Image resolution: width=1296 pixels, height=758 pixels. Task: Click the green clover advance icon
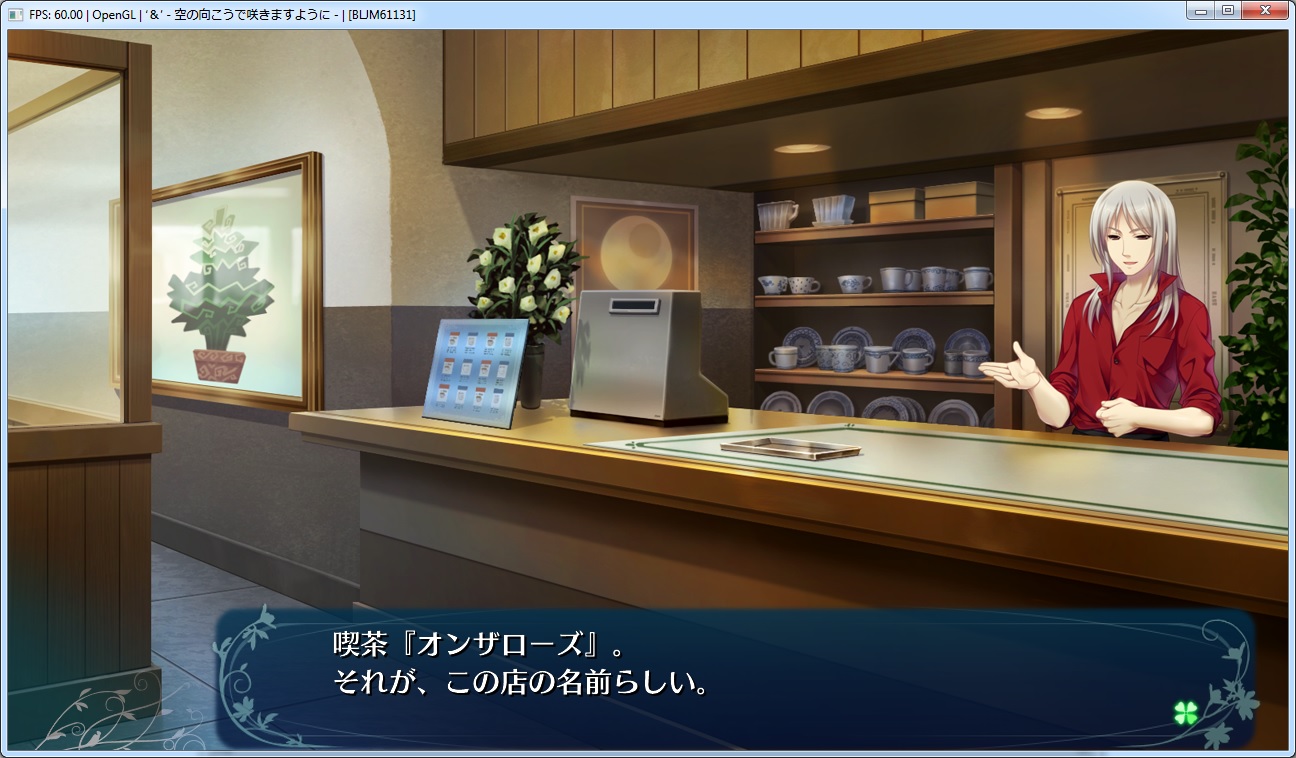point(1186,712)
